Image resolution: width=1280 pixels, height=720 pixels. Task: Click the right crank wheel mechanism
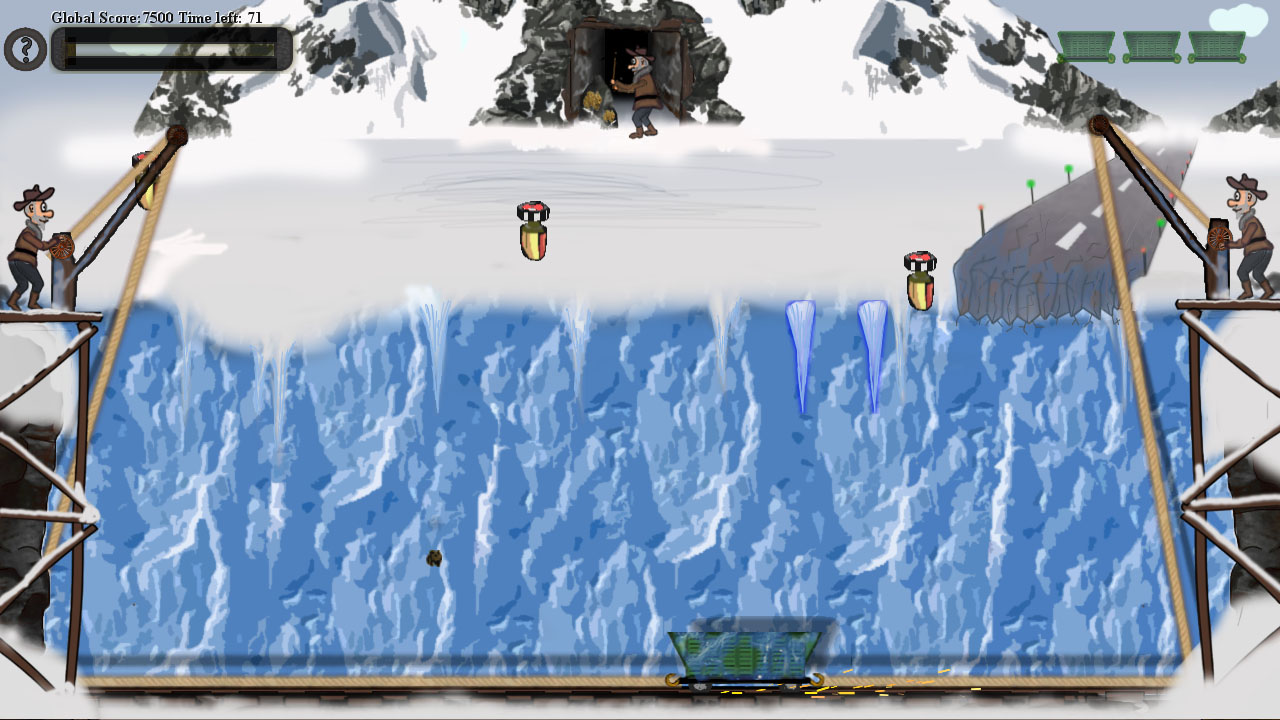pos(1218,237)
